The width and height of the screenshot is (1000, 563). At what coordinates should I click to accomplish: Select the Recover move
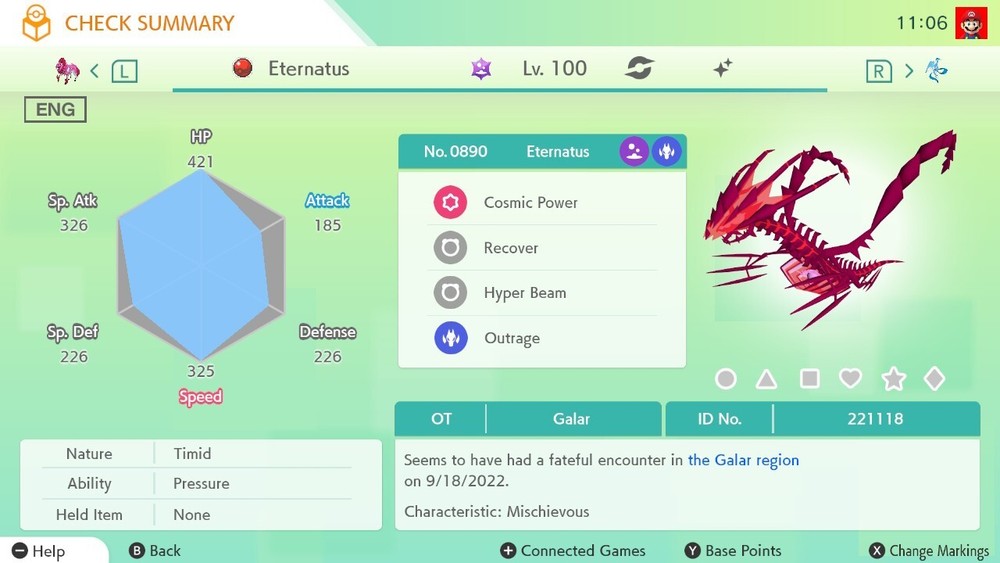(510, 248)
